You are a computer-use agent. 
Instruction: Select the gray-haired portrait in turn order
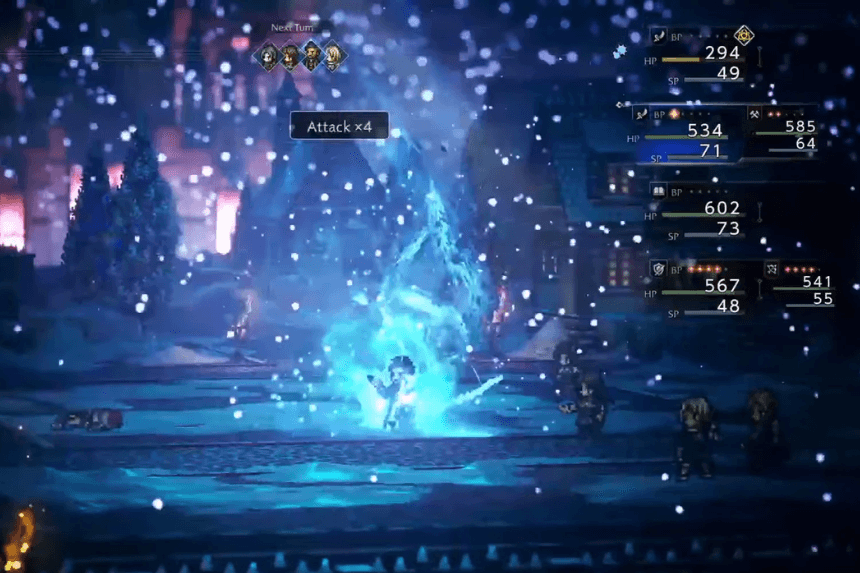pyautogui.click(x=268, y=56)
